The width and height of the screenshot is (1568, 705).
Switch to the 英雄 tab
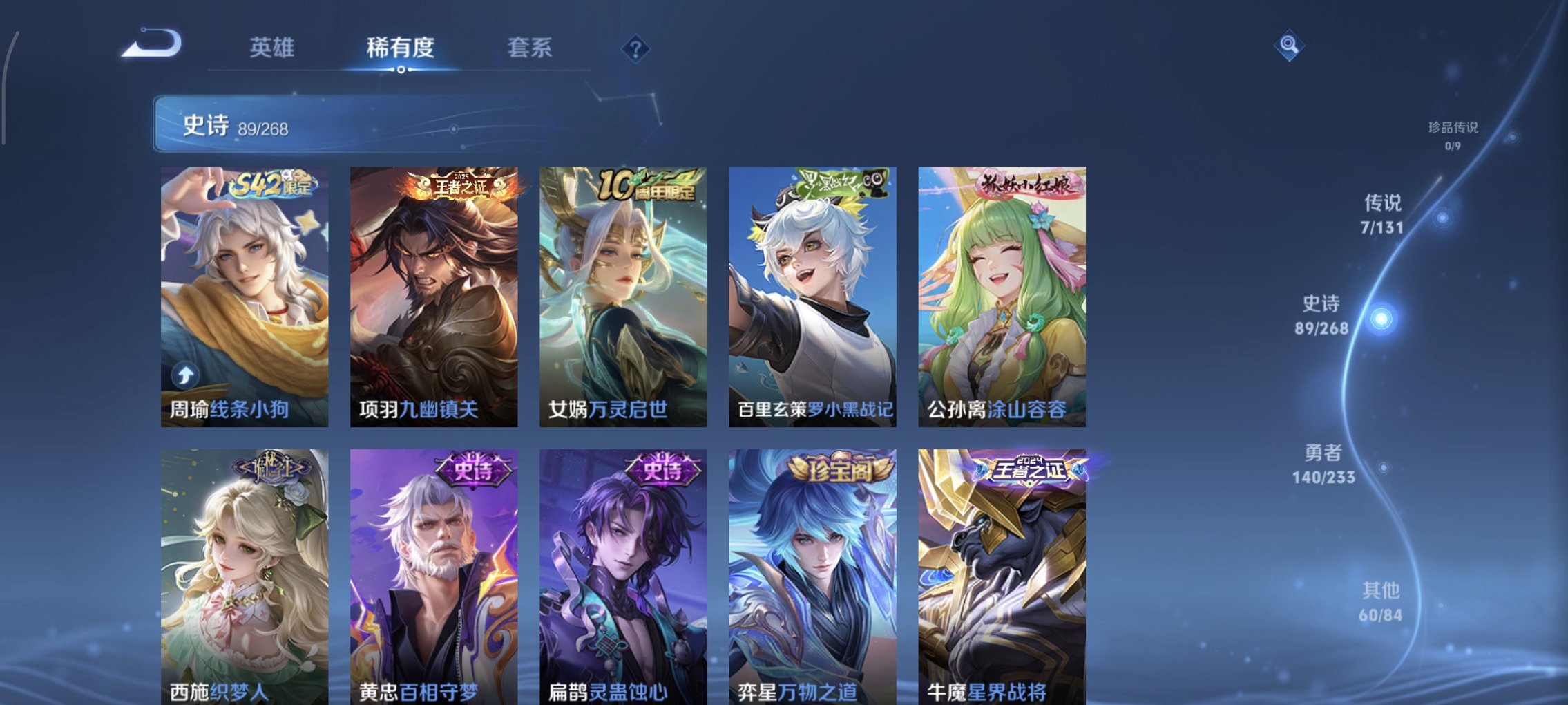tap(273, 48)
